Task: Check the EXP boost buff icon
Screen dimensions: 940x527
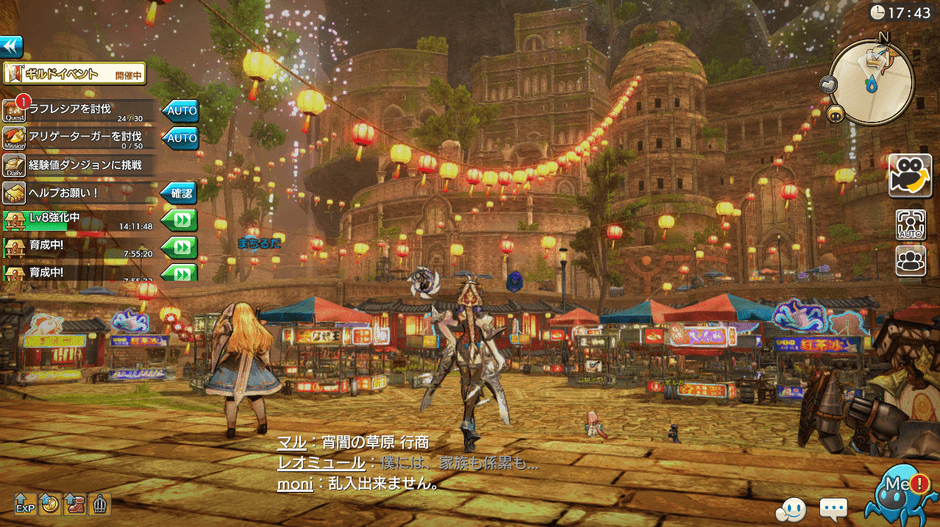Action: (x=25, y=503)
